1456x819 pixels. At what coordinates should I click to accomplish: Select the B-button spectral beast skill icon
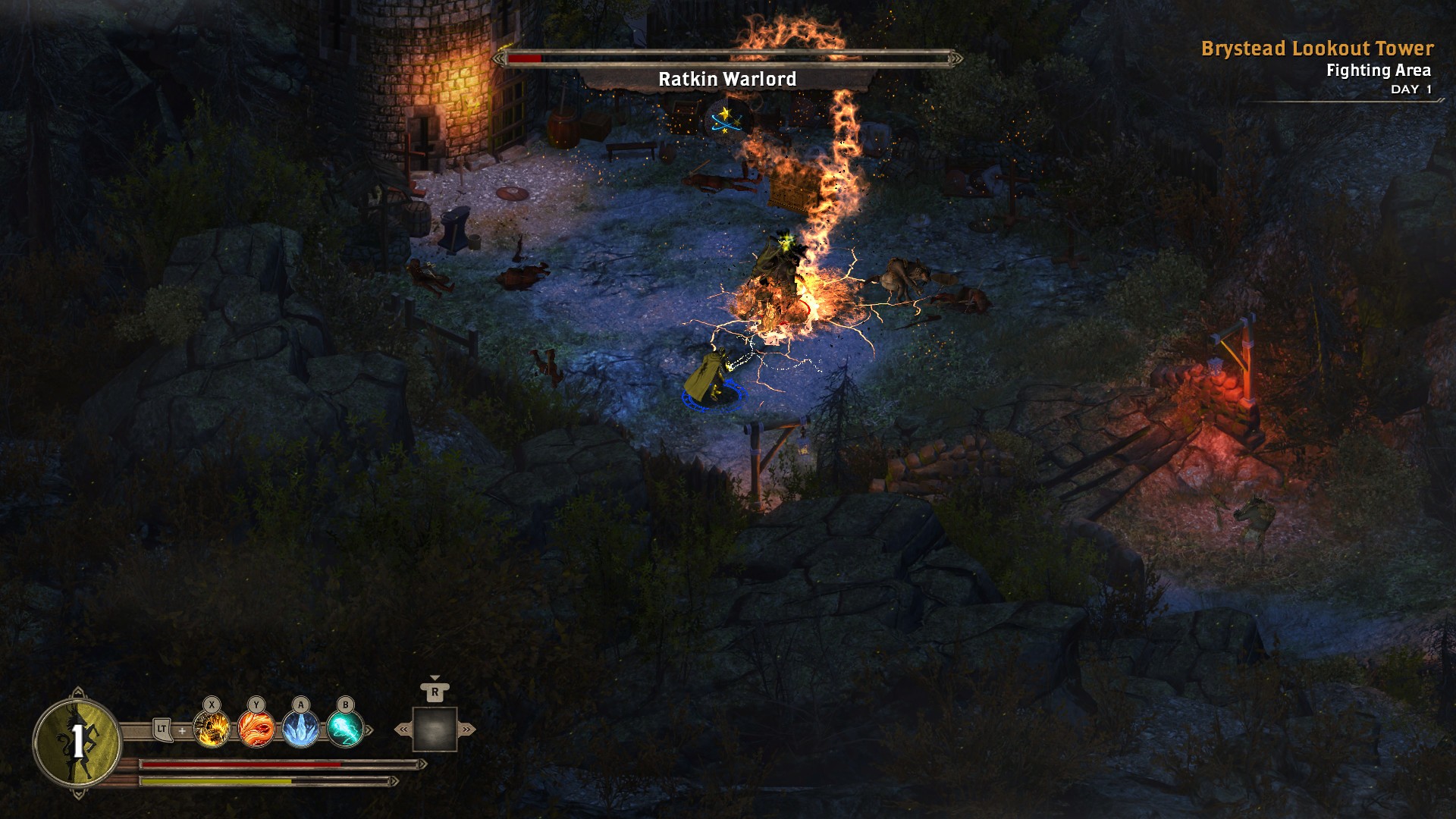click(x=345, y=730)
